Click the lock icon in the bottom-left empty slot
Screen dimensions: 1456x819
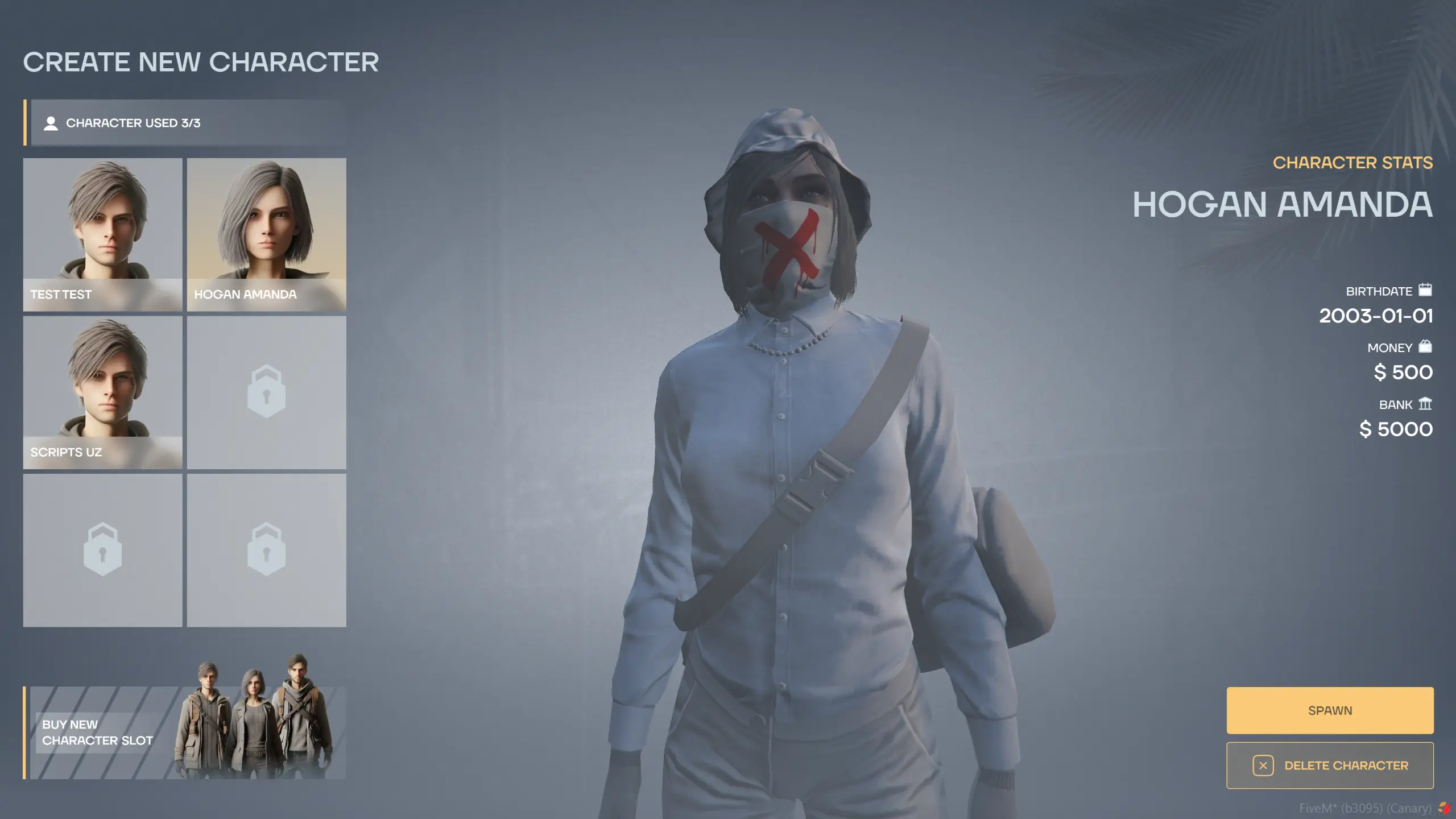[103, 550]
